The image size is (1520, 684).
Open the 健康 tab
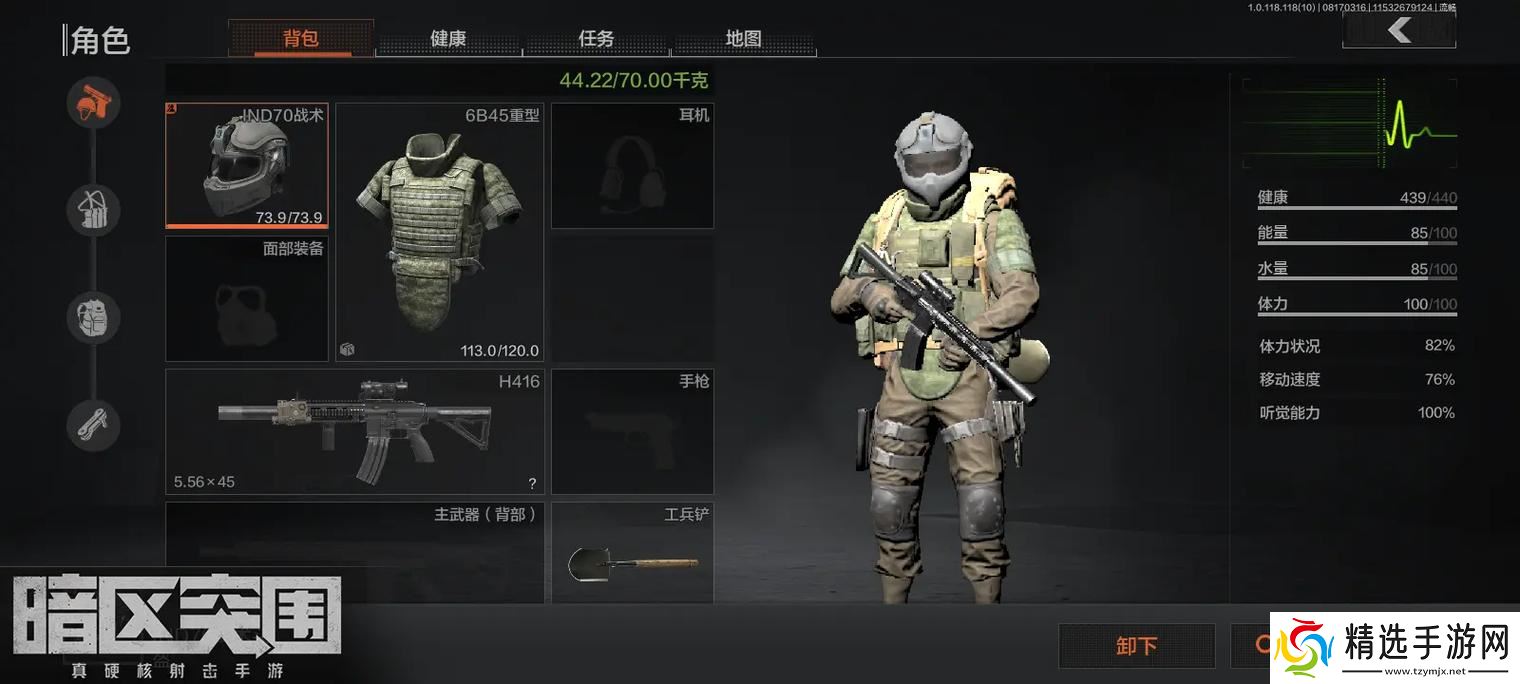pyautogui.click(x=448, y=39)
